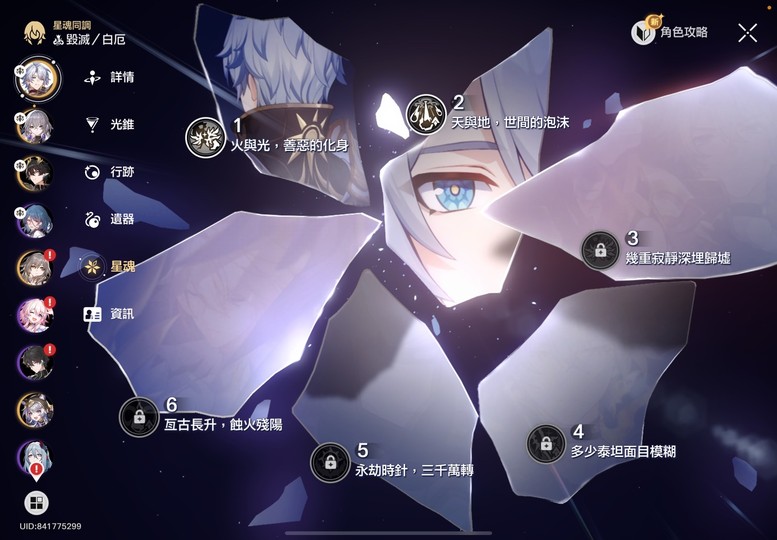Open locked eidolon 6 亙古長升，蝕火殘陽
Screen dimensions: 777x540
point(139,416)
